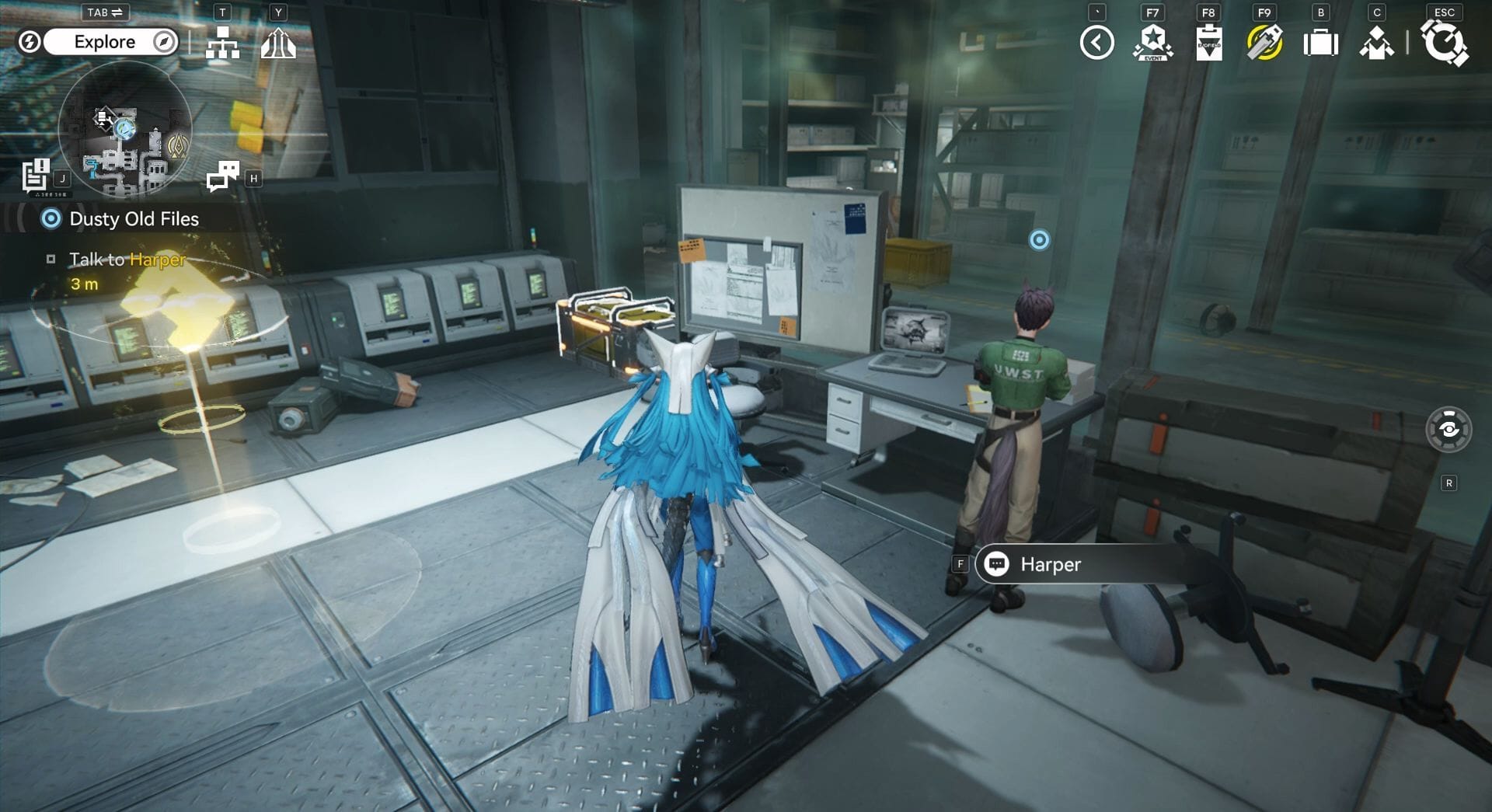Switch the Explore mode toggle
Image resolution: width=1492 pixels, height=812 pixels.
coord(104,42)
